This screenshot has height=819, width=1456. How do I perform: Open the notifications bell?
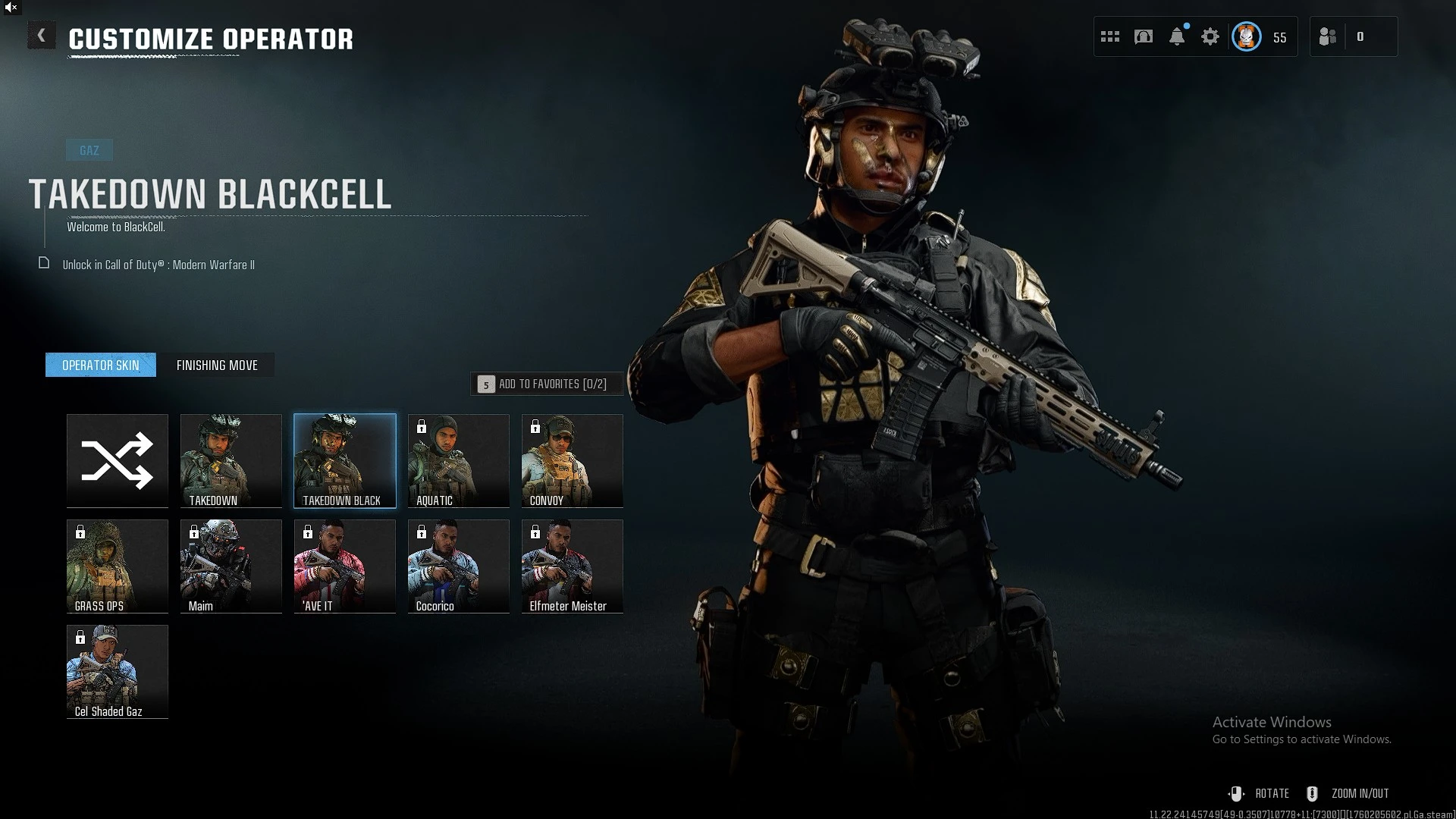(1177, 36)
